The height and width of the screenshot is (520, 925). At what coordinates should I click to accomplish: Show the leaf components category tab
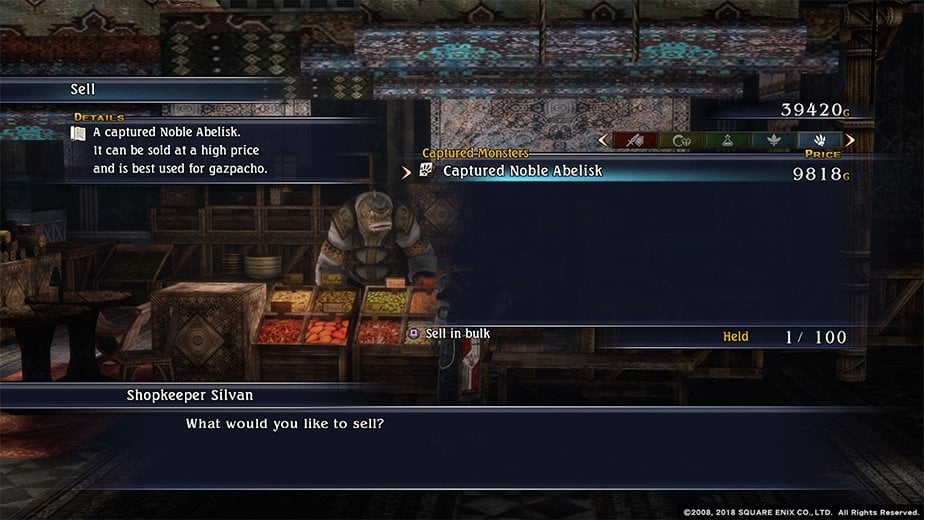[773, 141]
